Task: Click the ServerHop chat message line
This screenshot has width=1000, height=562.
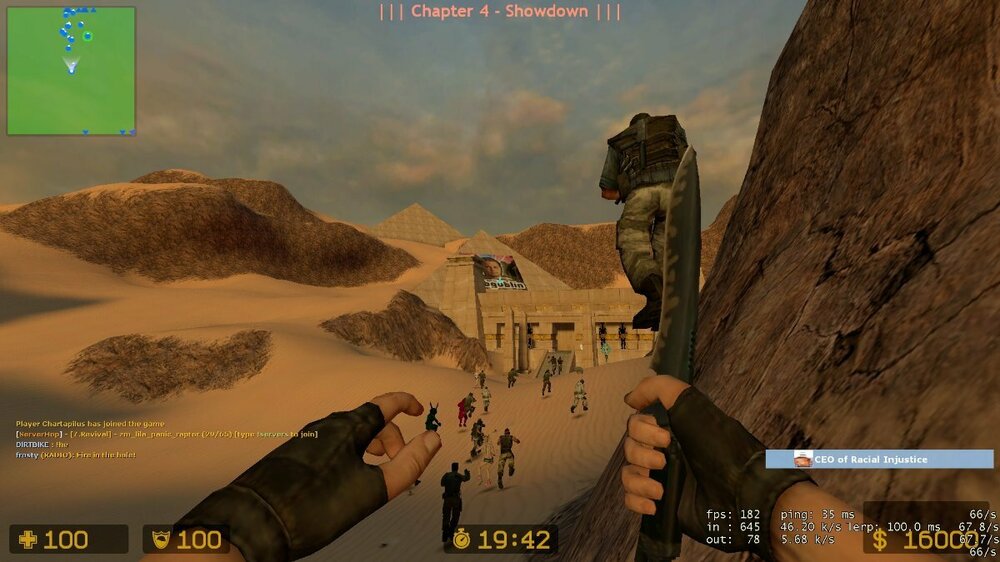Action: [166, 434]
